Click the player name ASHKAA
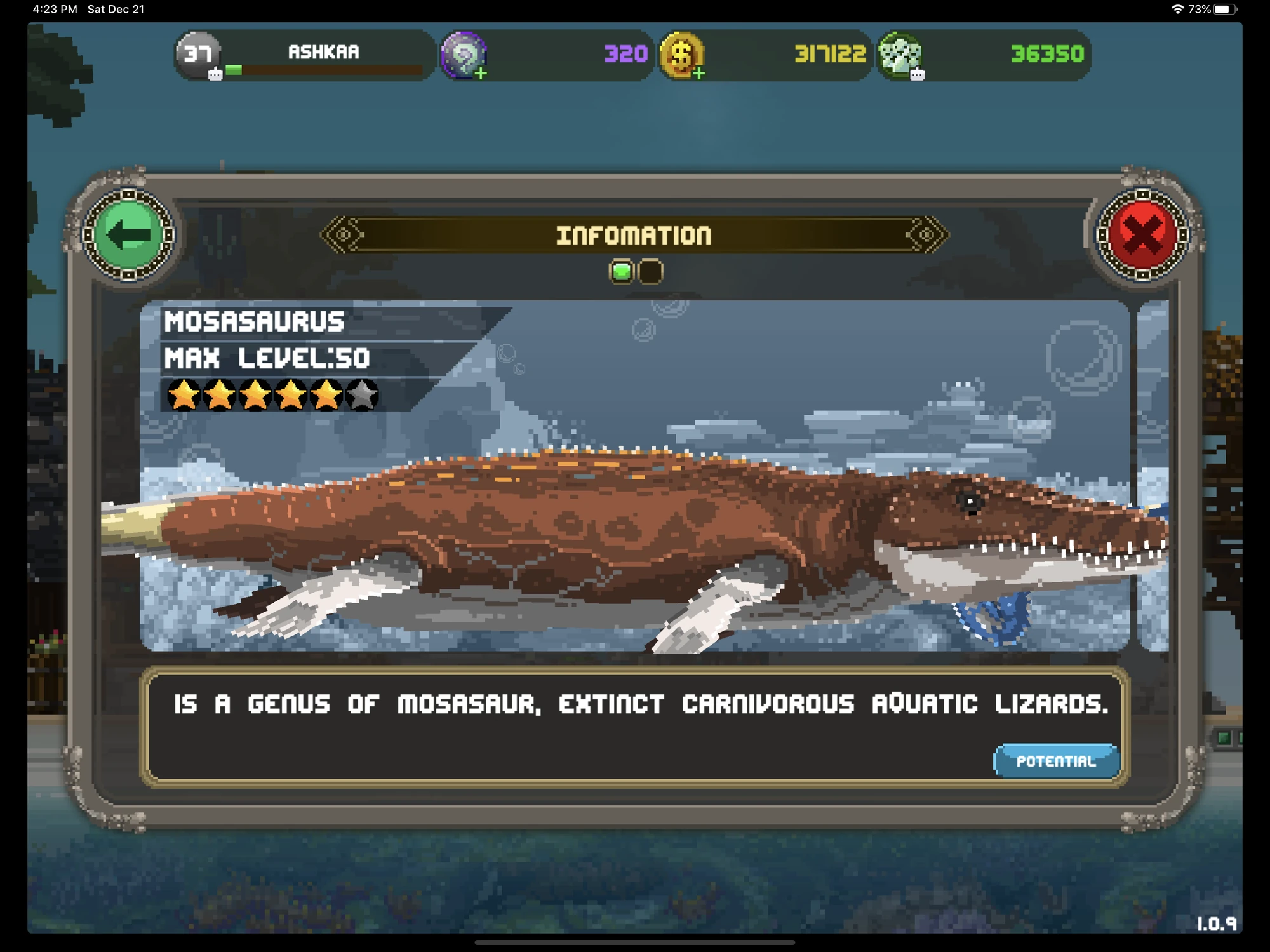The width and height of the screenshot is (1270, 952). click(x=324, y=52)
